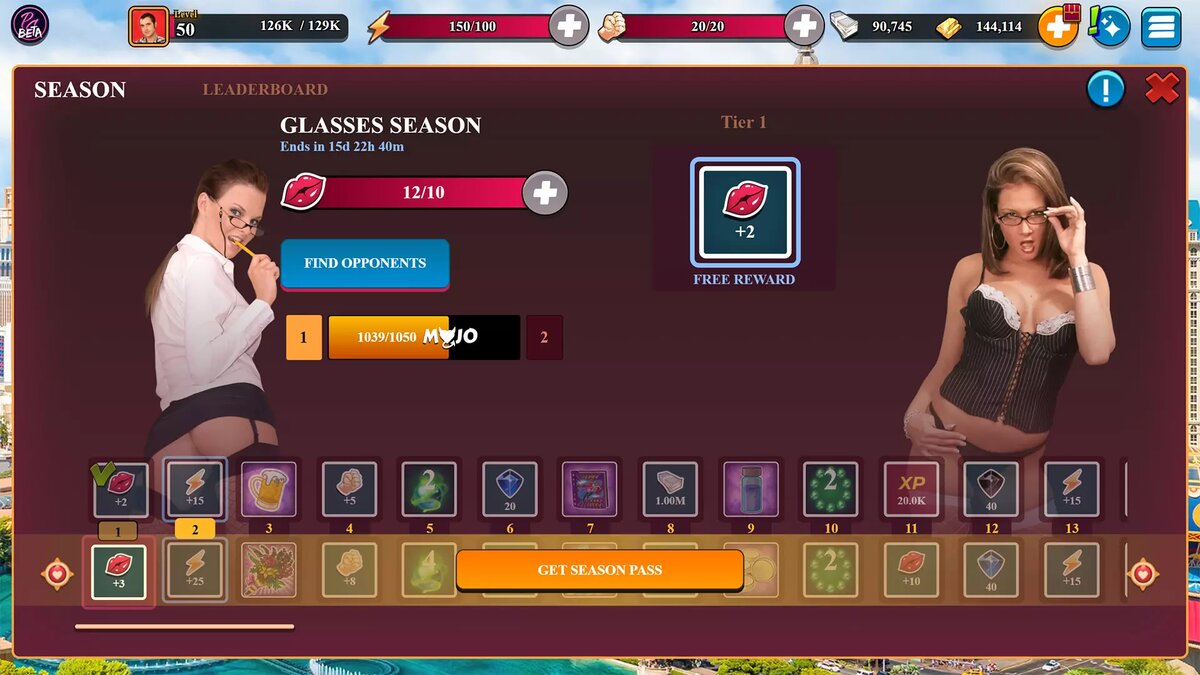The width and height of the screenshot is (1200, 675).
Task: View the player profile avatar
Action: [x=148, y=26]
